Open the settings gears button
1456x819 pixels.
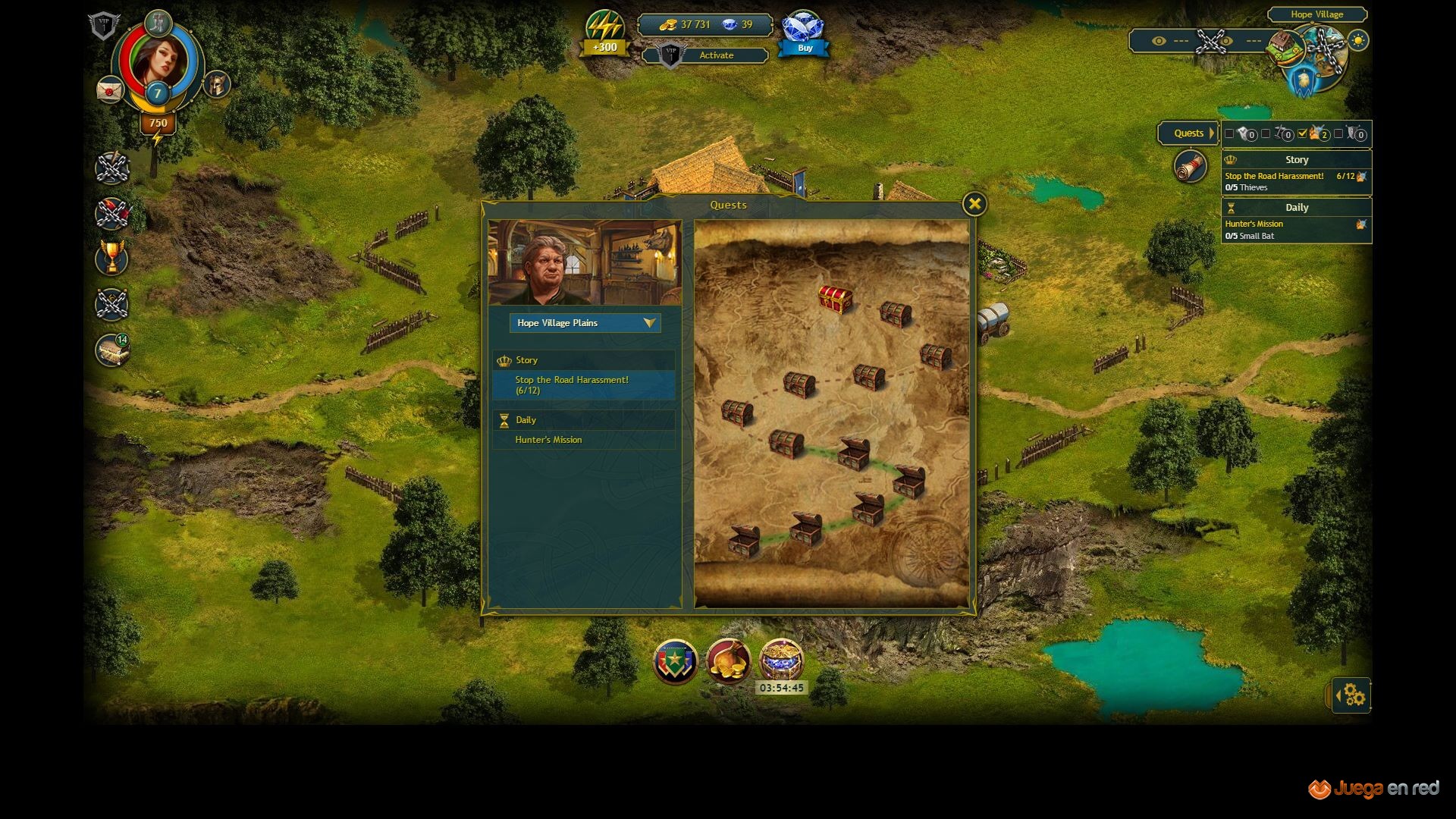coord(1353,695)
